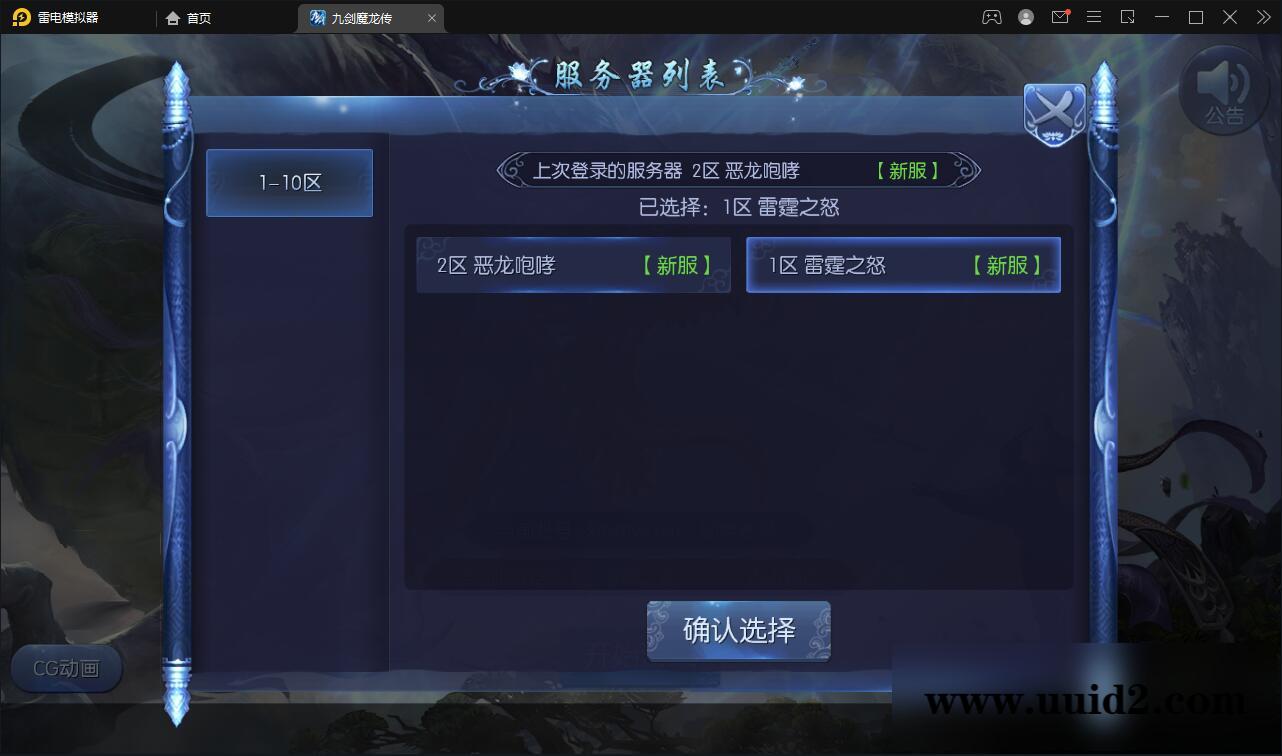
Task: Click the hamburger menu icon in title bar
Action: [1094, 17]
